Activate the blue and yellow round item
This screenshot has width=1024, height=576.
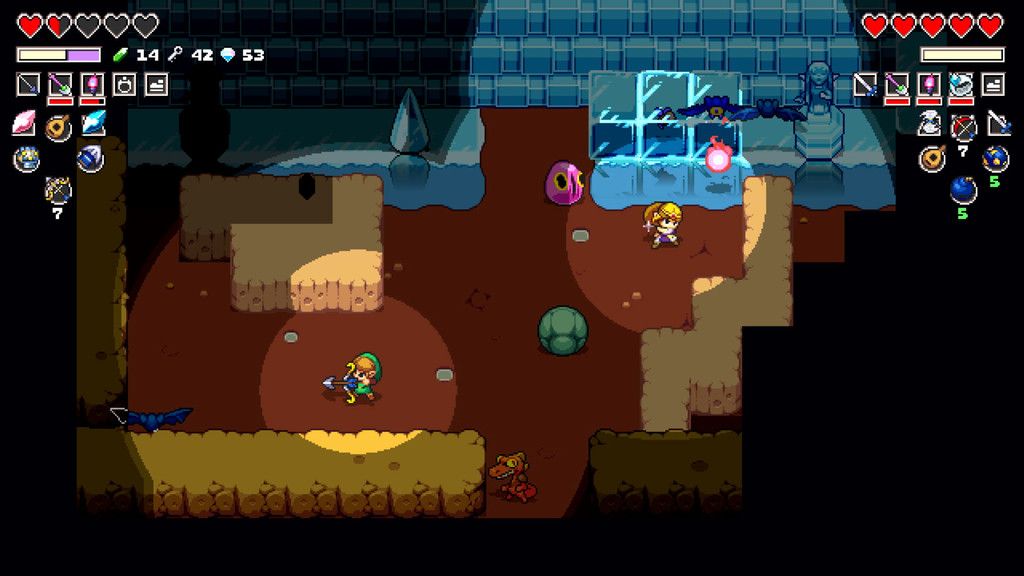click(26, 158)
